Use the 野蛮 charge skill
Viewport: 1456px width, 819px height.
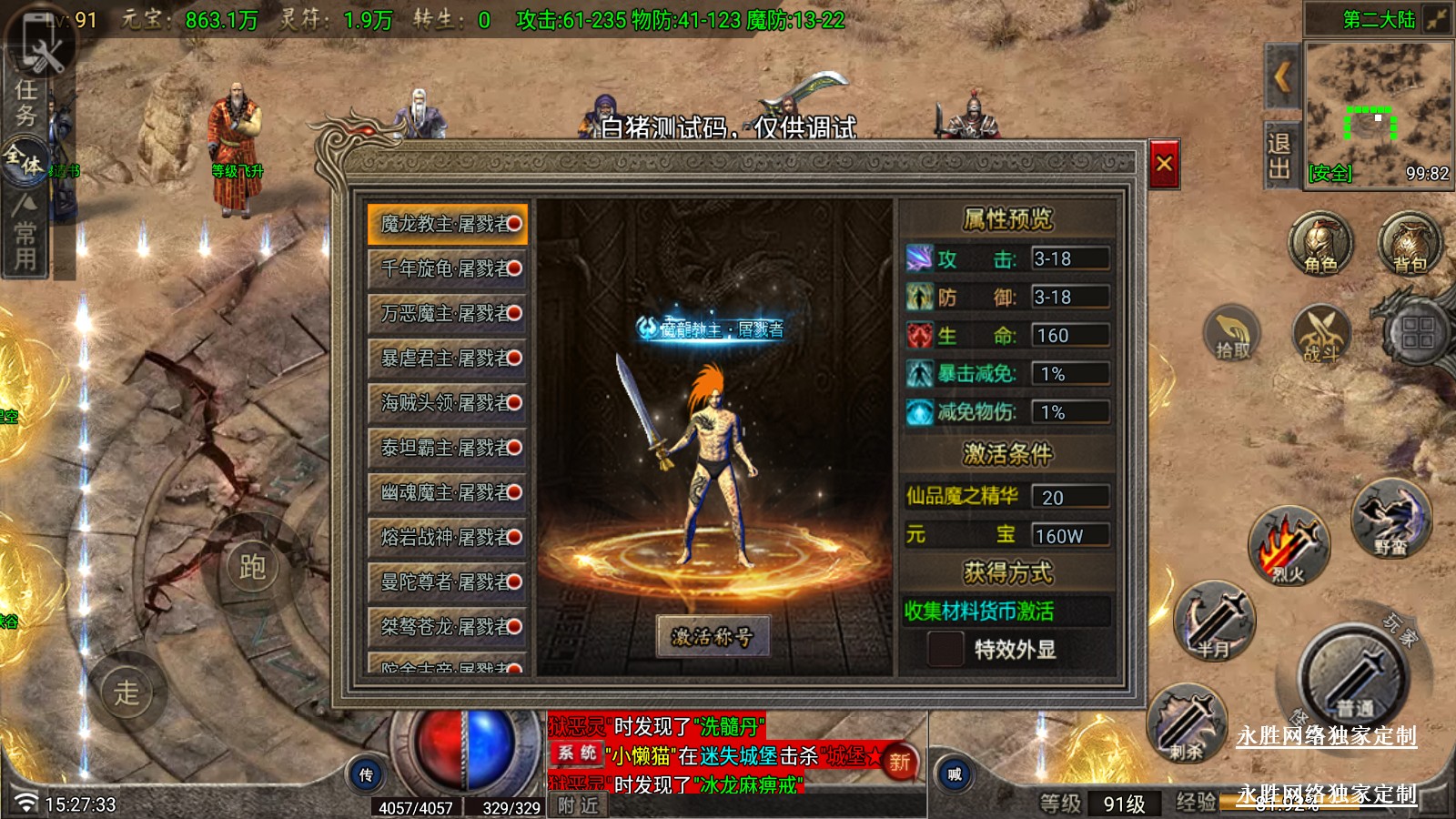pyautogui.click(x=1390, y=519)
